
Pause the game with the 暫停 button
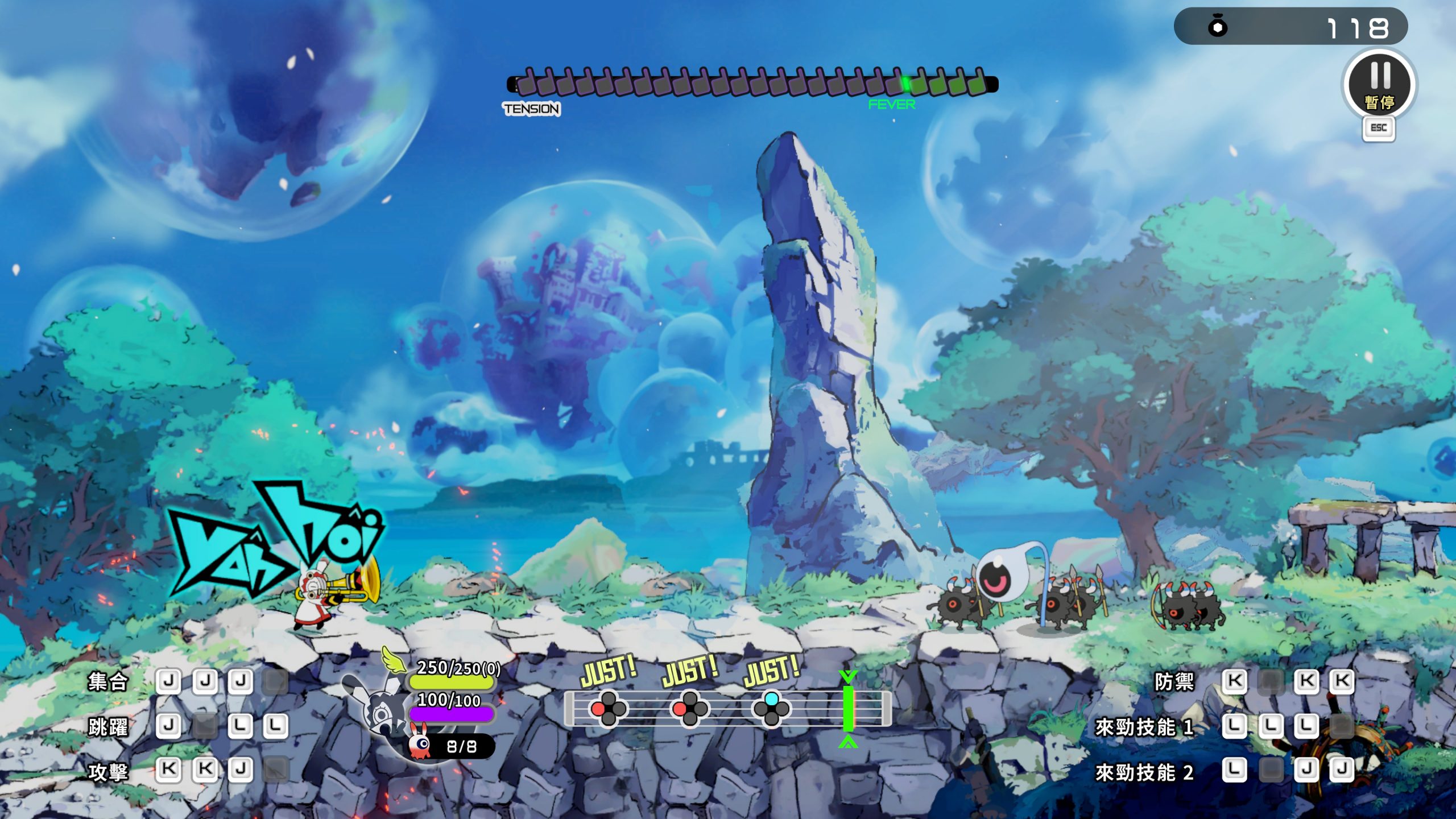(x=1379, y=85)
